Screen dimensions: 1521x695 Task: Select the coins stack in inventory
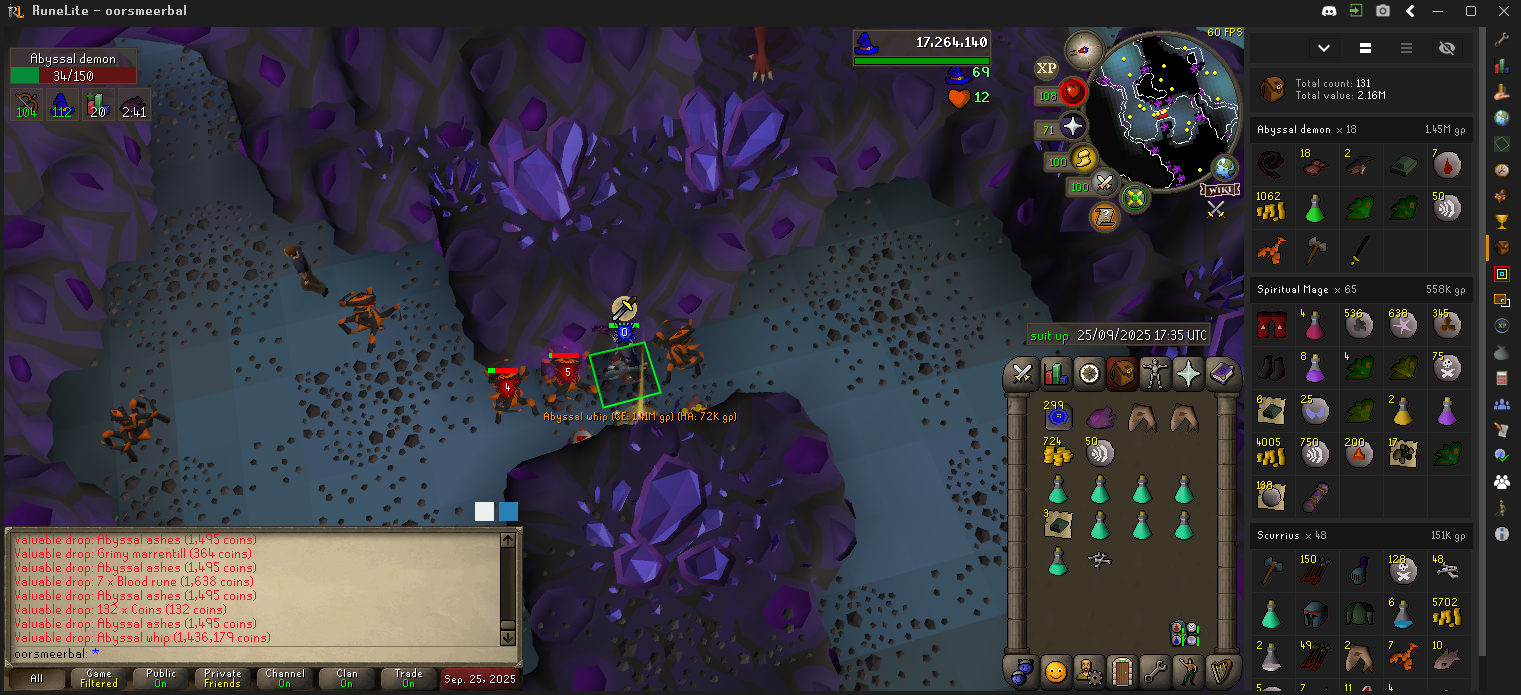tap(1057, 452)
